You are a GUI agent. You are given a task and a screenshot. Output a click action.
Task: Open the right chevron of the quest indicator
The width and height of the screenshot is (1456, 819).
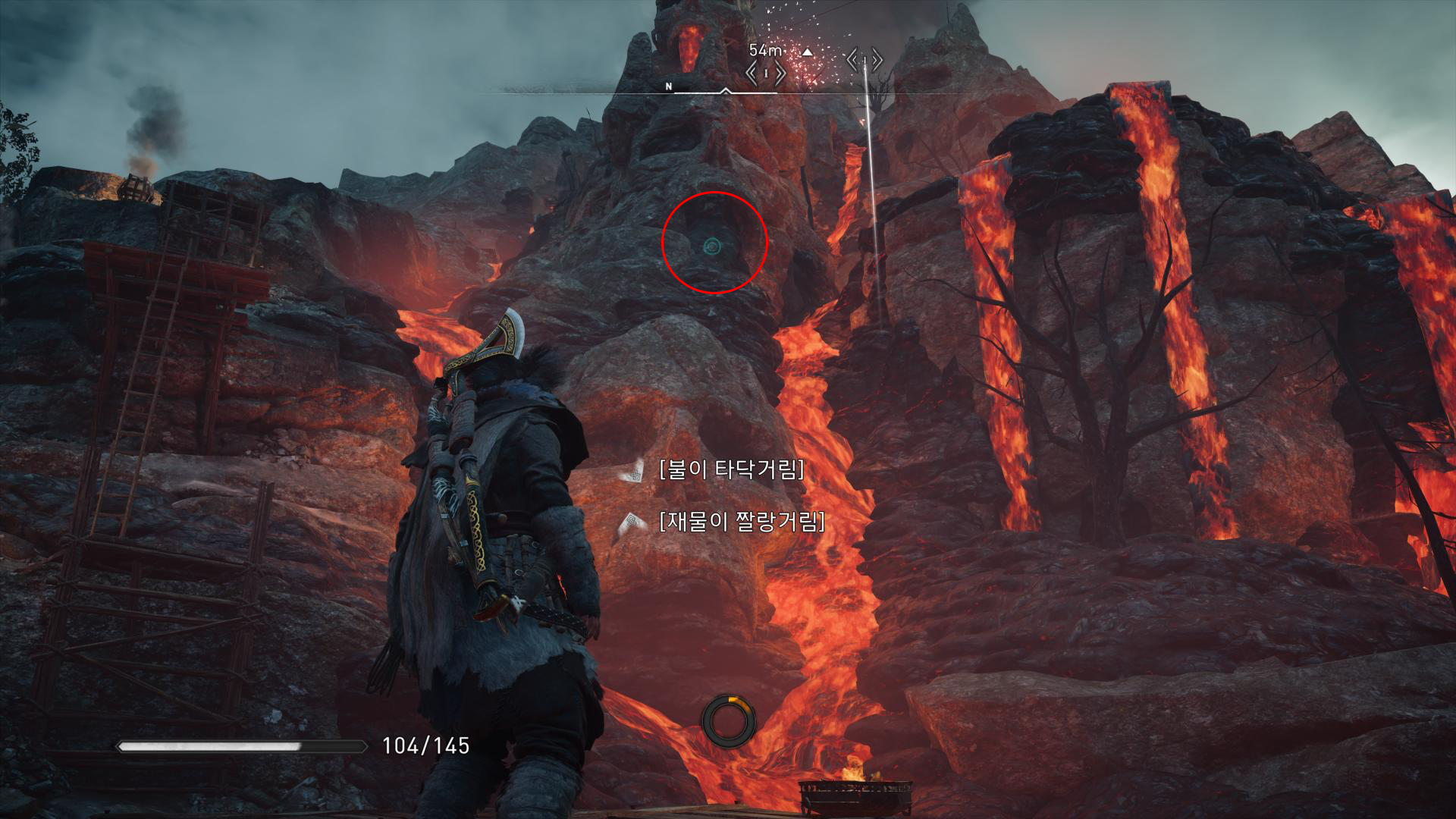(781, 72)
